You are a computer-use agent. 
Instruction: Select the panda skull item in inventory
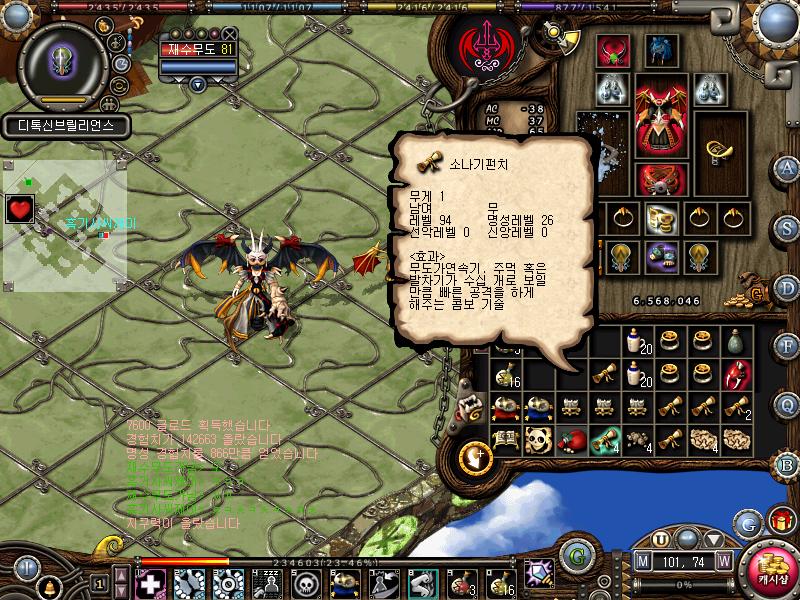tap(539, 439)
